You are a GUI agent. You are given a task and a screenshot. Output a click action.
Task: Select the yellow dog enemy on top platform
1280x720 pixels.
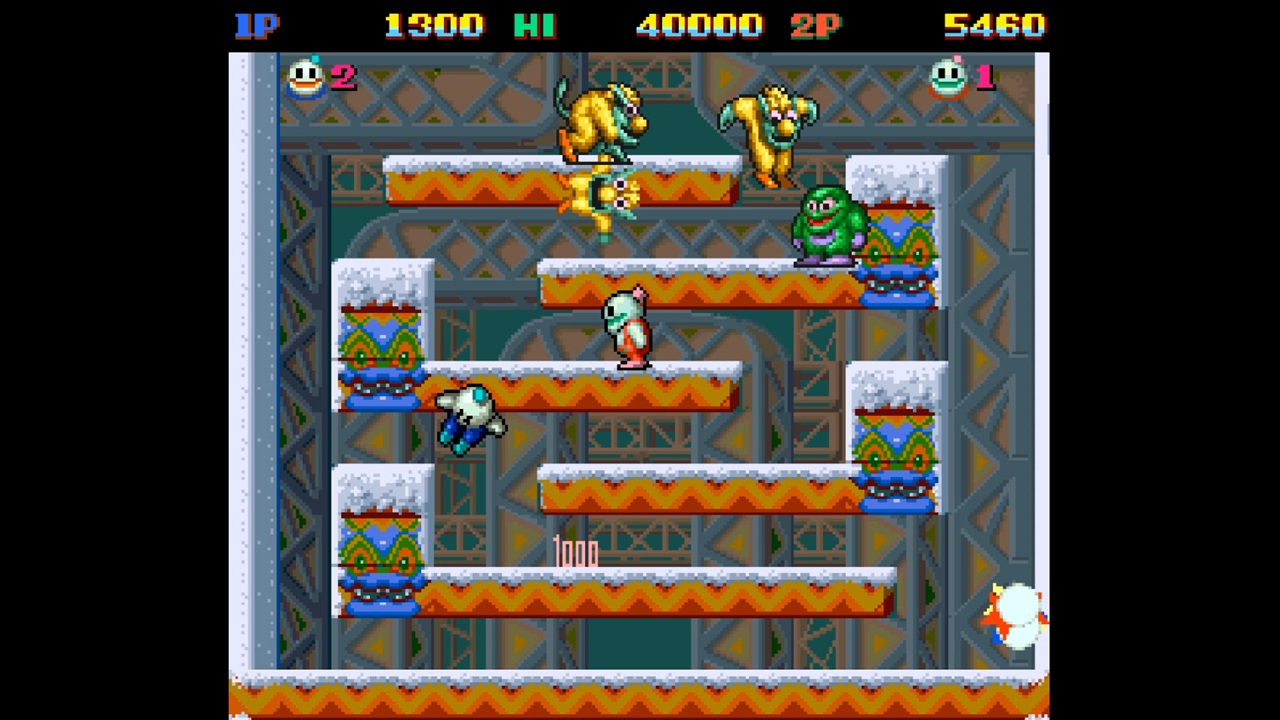pyautogui.click(x=600, y=120)
